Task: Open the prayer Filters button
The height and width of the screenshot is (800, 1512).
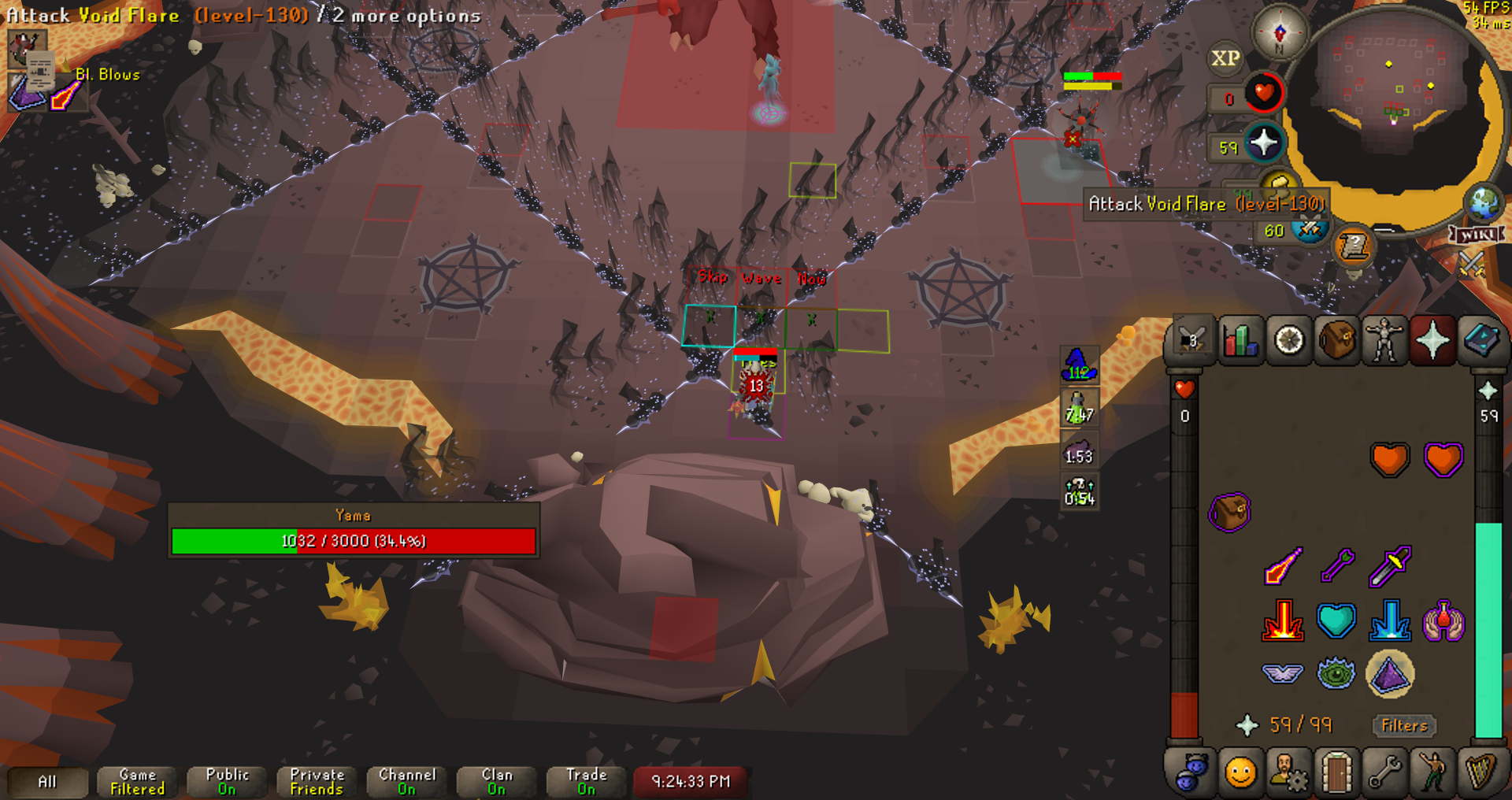Action: tap(1404, 725)
